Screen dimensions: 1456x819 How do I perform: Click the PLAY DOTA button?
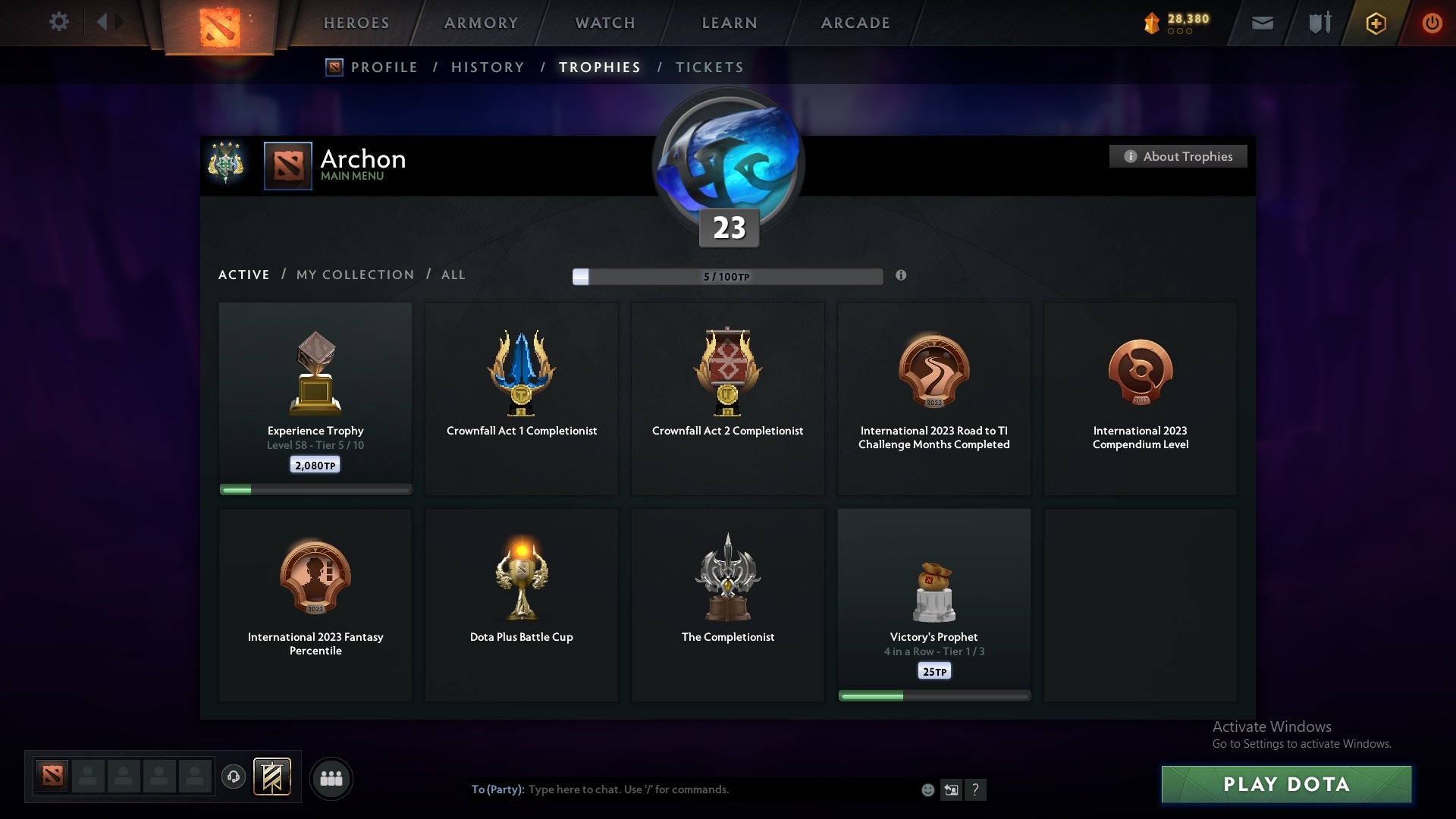(x=1287, y=785)
